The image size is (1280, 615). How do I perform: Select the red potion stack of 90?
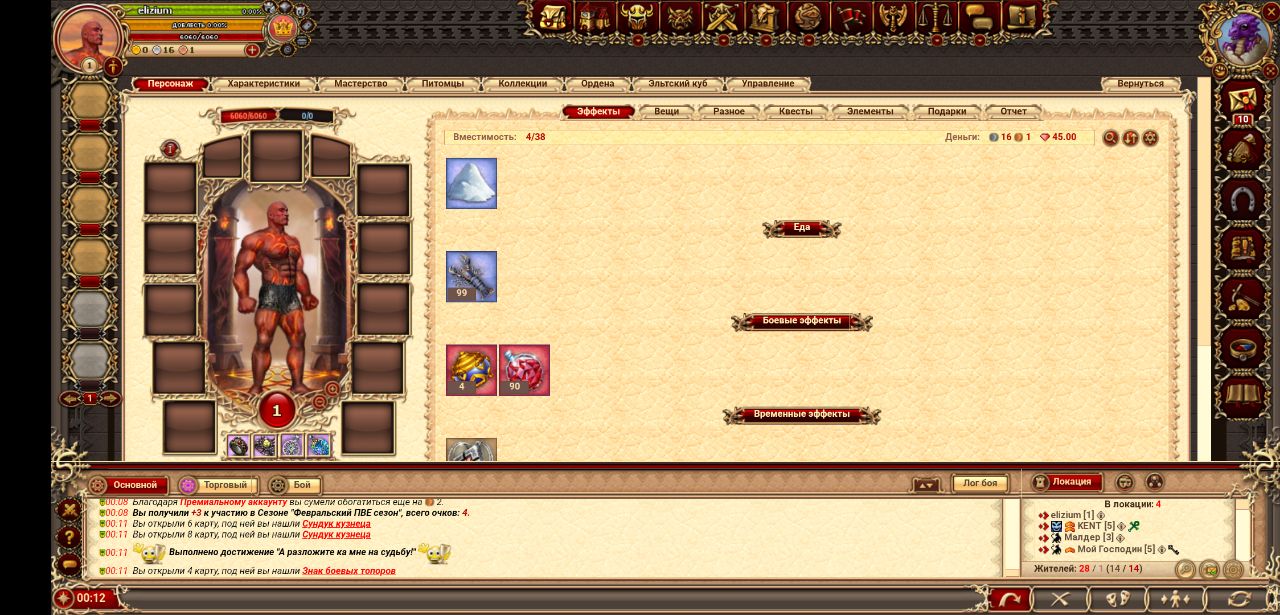click(524, 370)
